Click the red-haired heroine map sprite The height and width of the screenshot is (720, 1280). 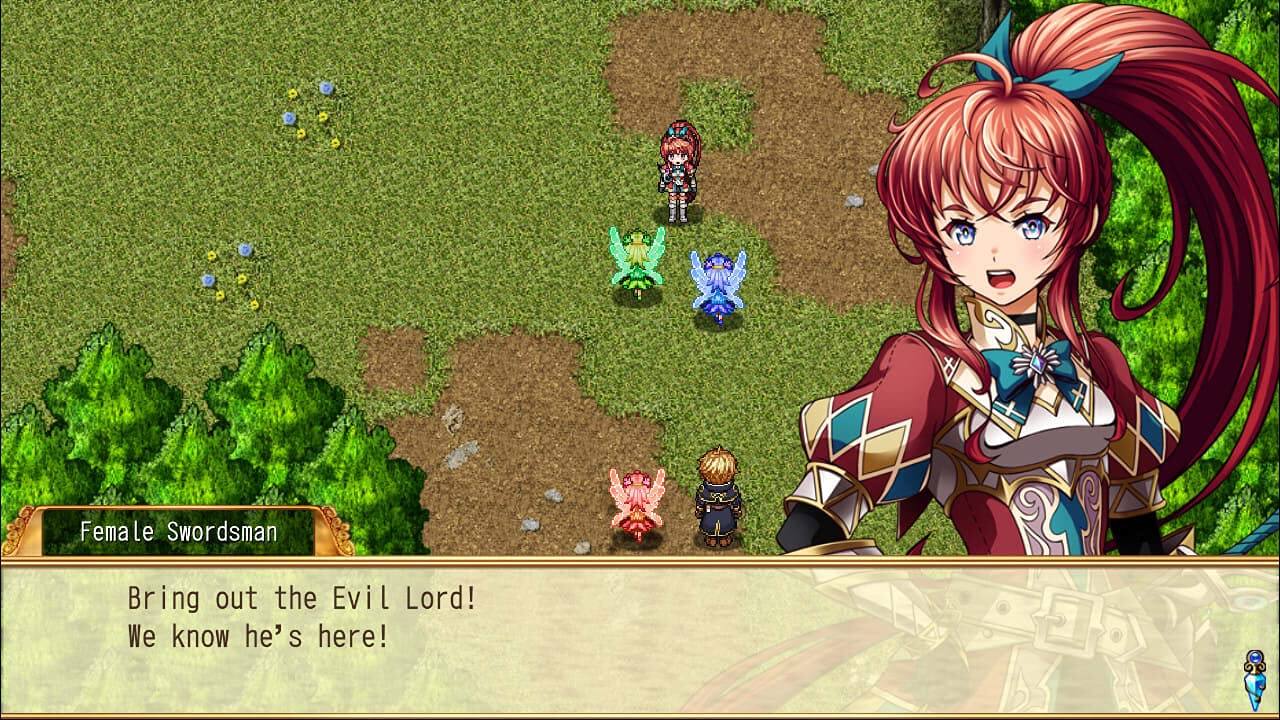click(x=676, y=170)
